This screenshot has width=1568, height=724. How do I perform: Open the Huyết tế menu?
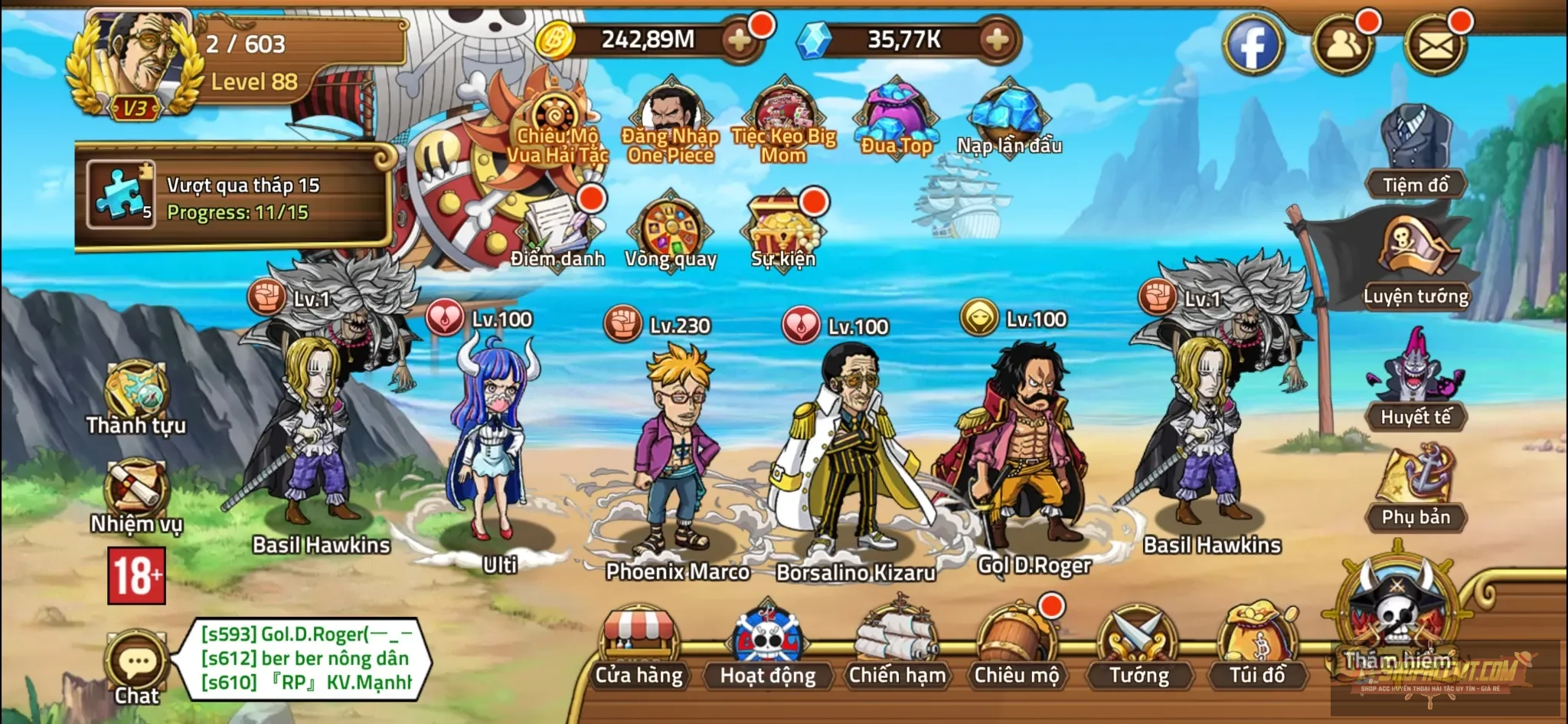pyautogui.click(x=1416, y=383)
